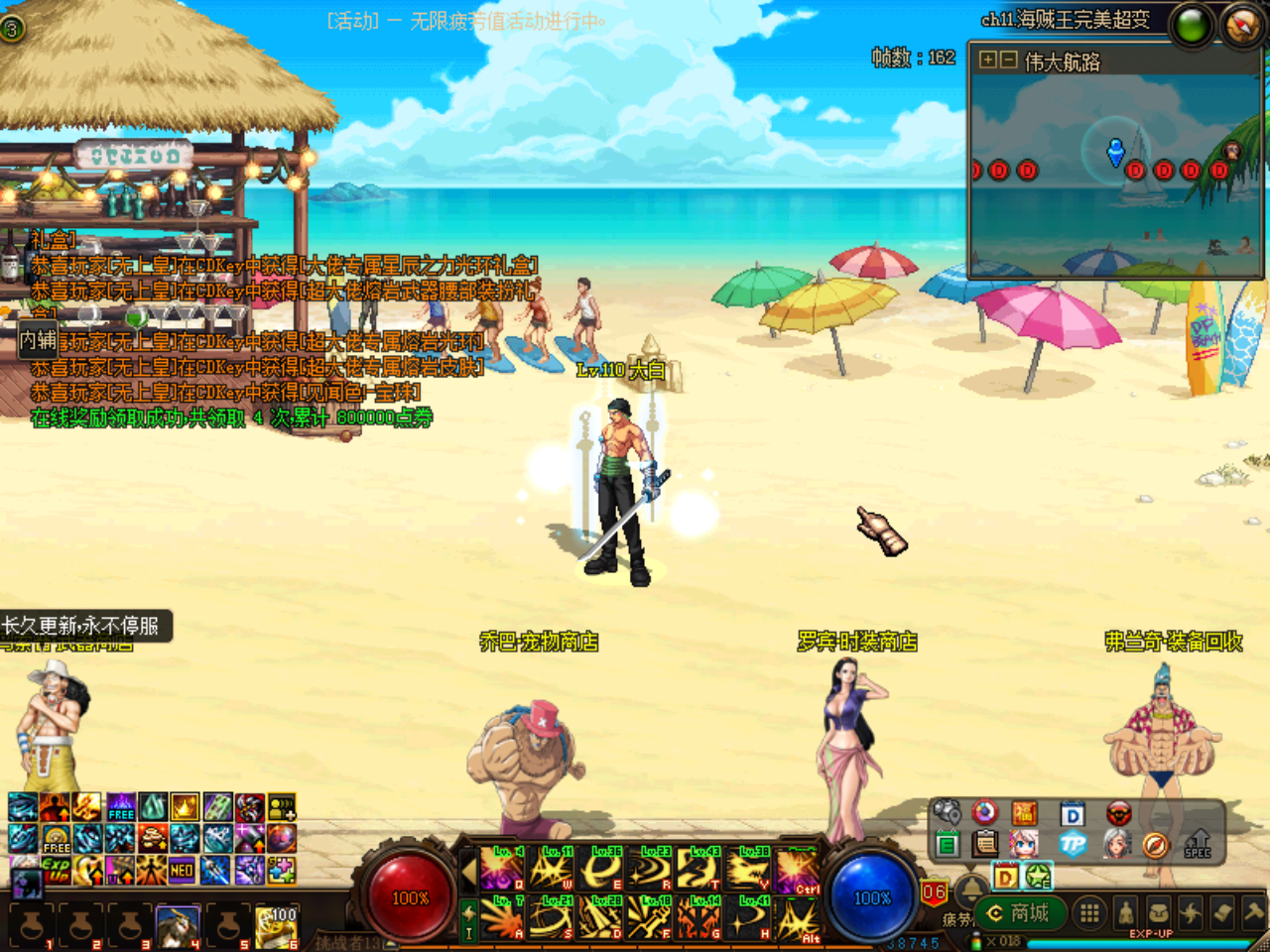
Task: Open the 商城 mall button
Action: [x=1022, y=911]
